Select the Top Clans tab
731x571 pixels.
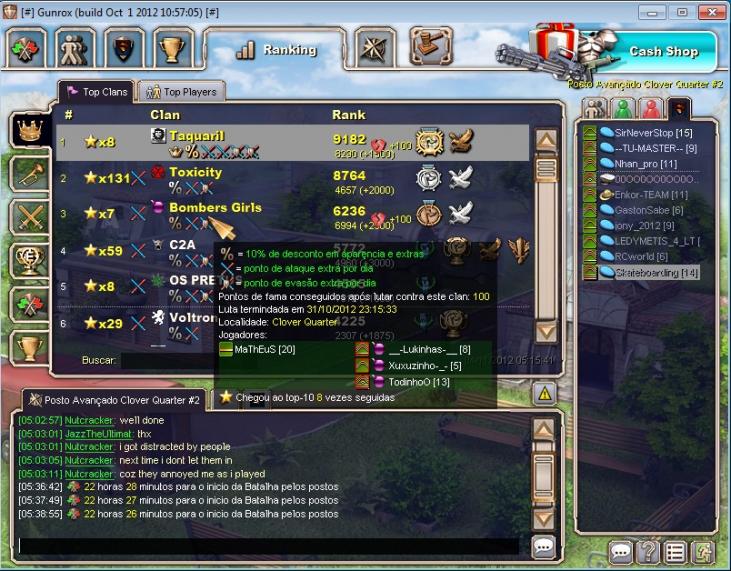pos(97,92)
